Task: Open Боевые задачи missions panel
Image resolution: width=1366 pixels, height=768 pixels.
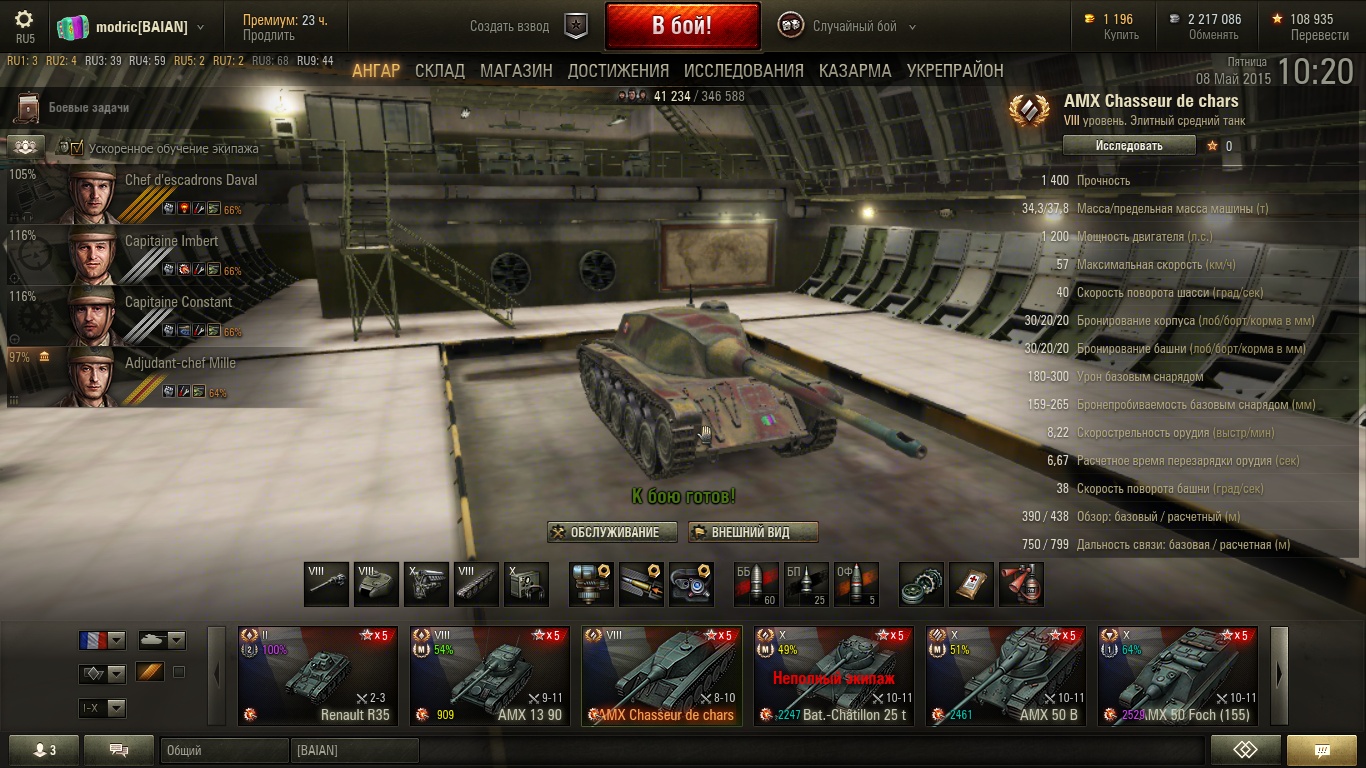Action: click(x=88, y=108)
